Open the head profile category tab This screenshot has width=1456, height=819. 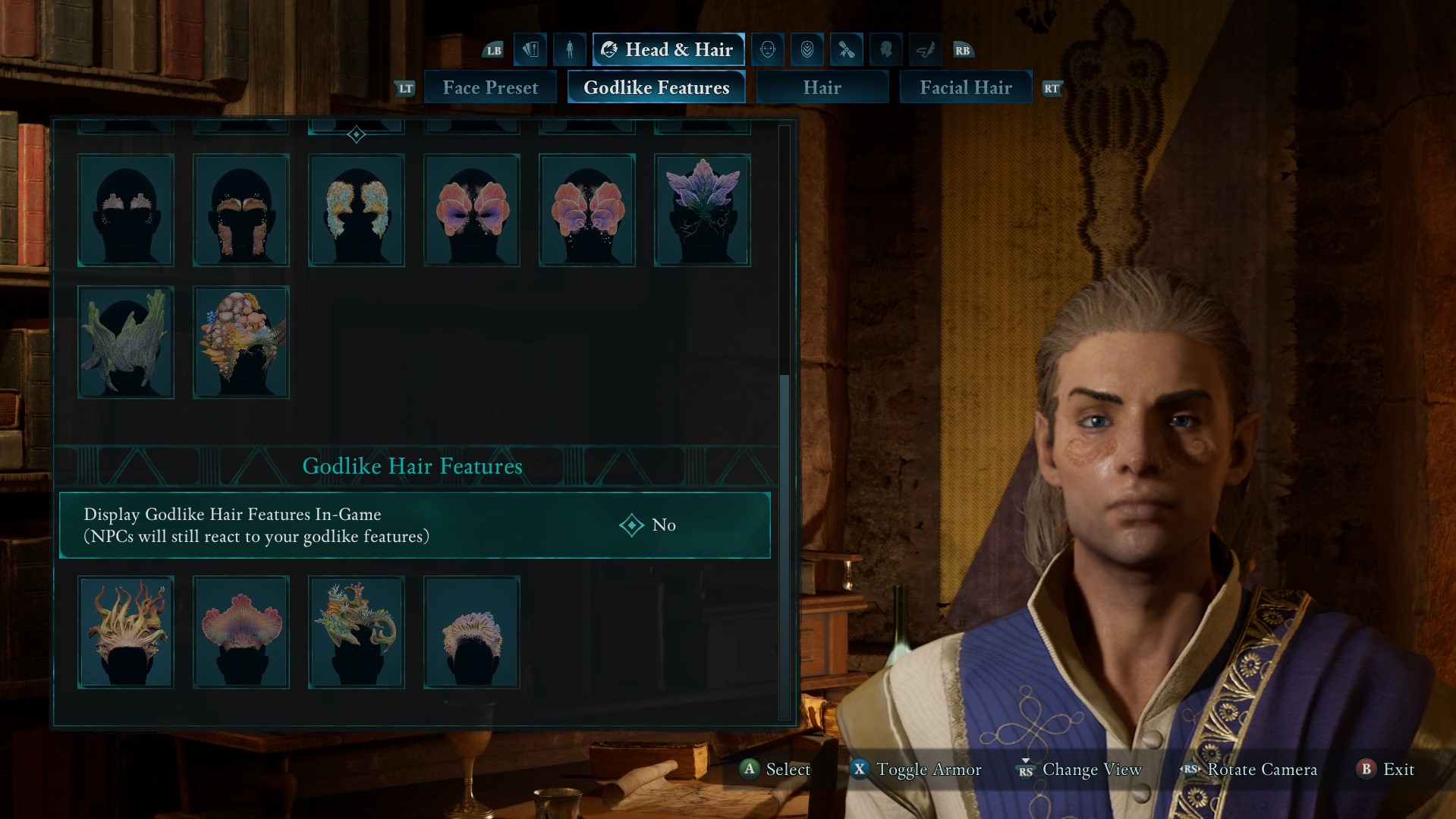[x=886, y=50]
